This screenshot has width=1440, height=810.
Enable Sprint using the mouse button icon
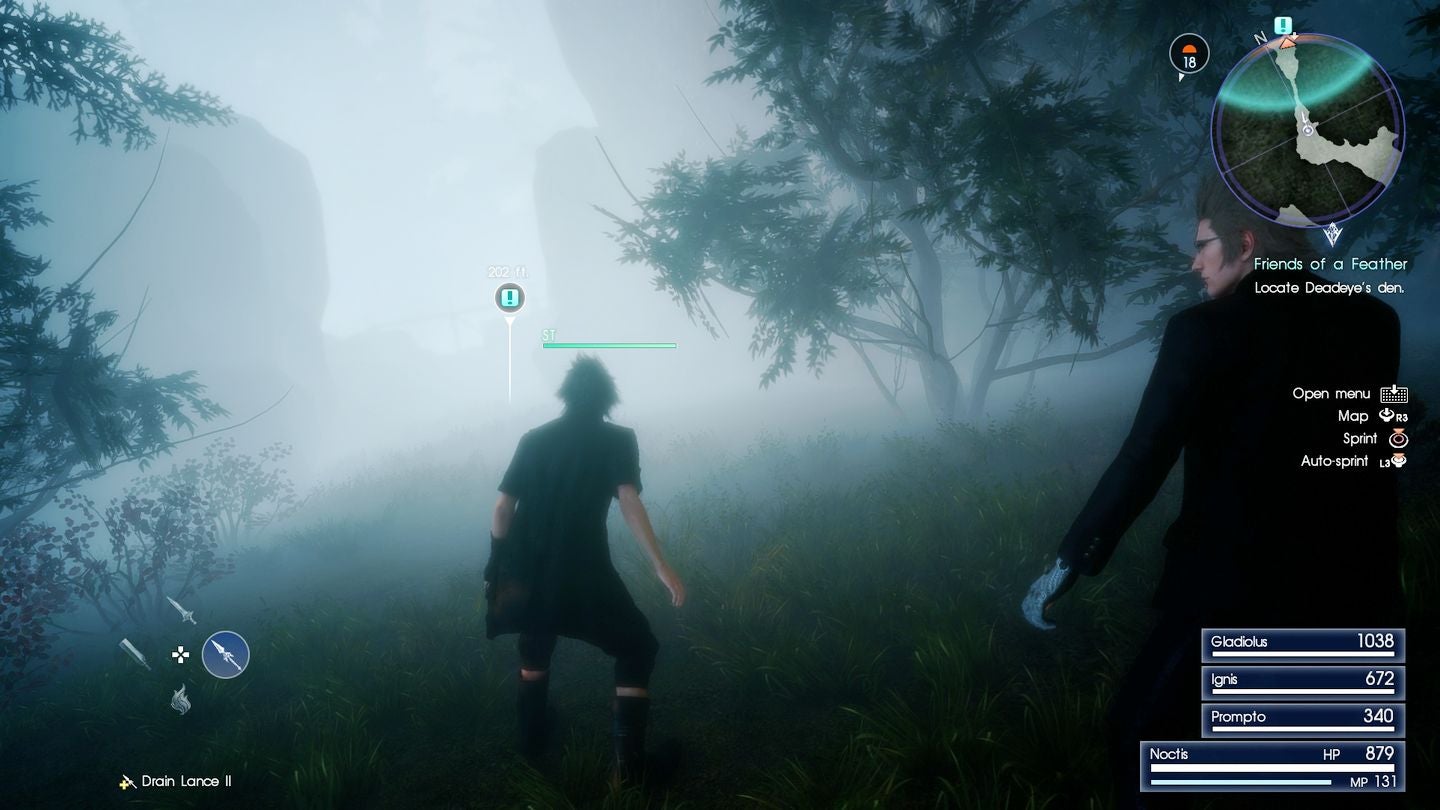(1398, 439)
